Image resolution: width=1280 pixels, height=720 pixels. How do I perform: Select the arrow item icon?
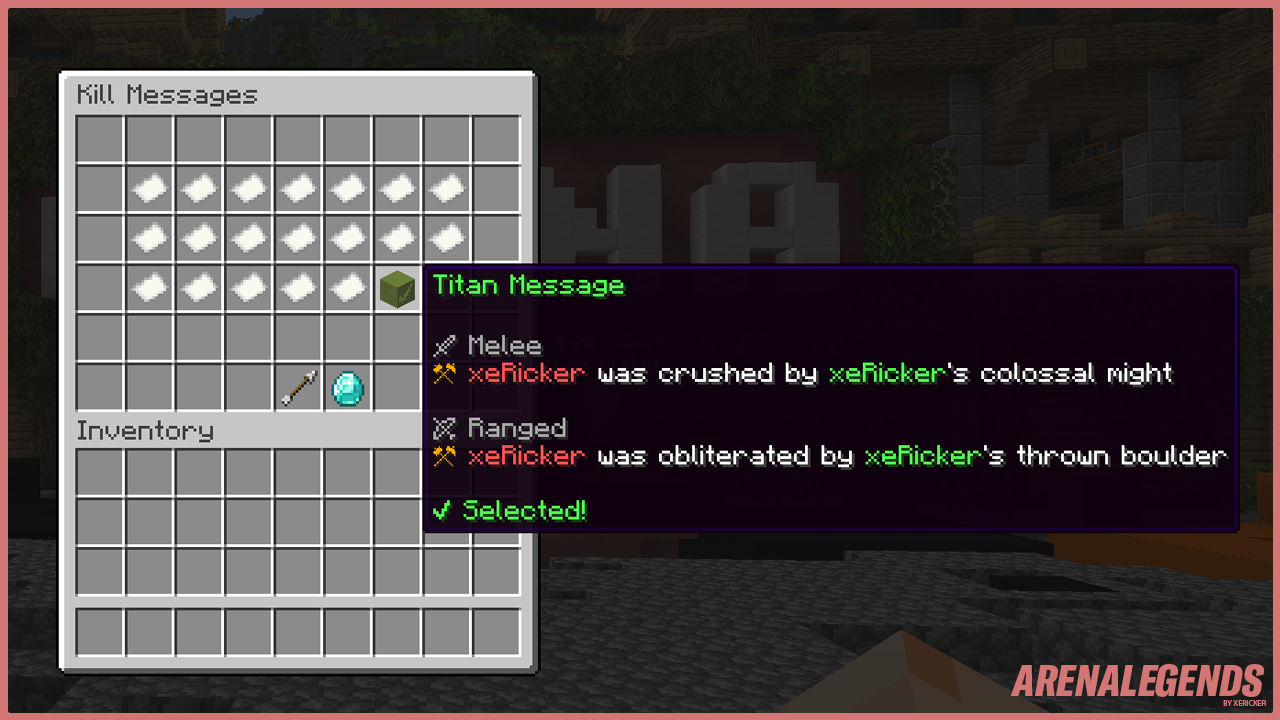pos(298,387)
